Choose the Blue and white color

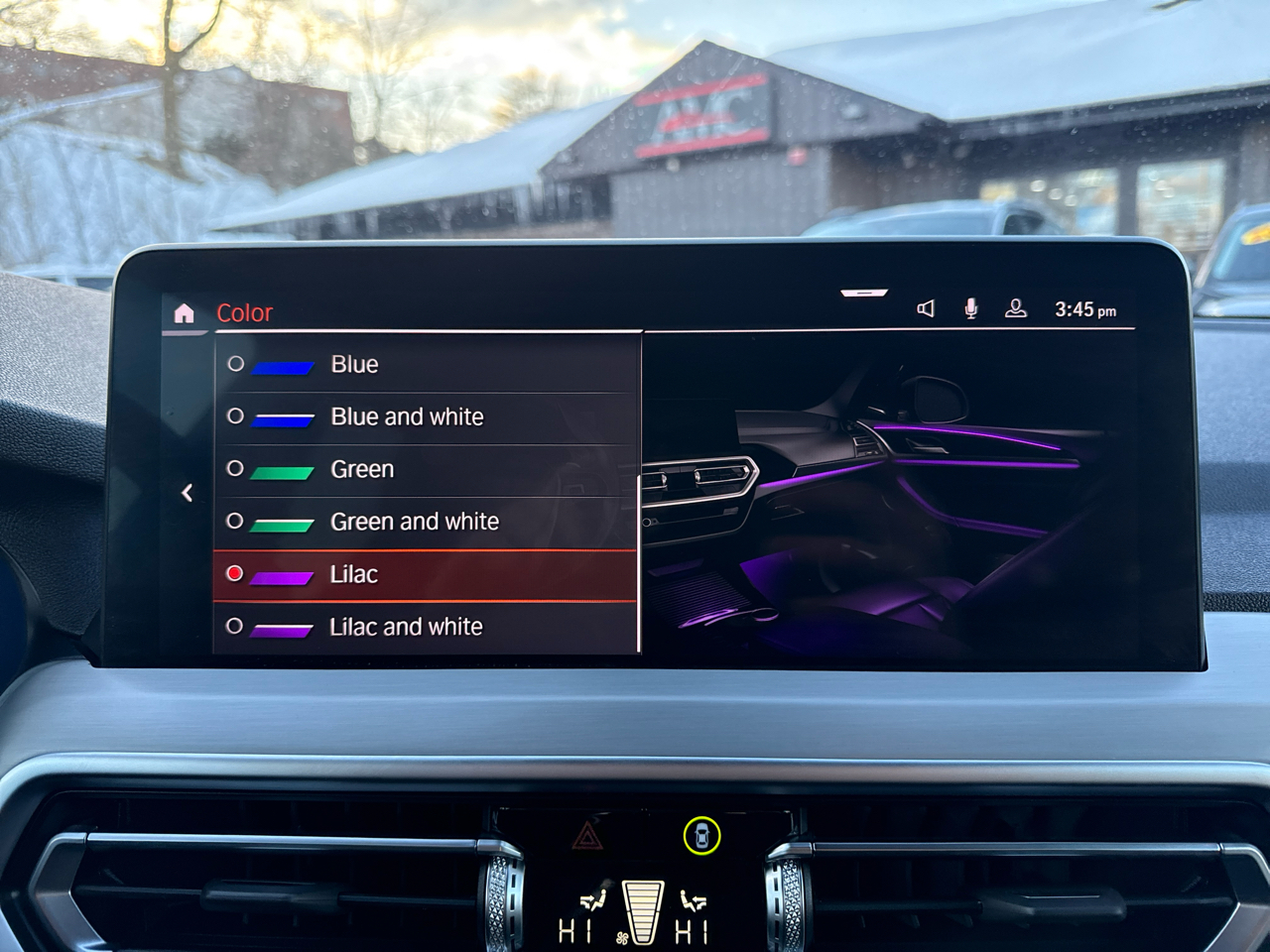pos(407,417)
